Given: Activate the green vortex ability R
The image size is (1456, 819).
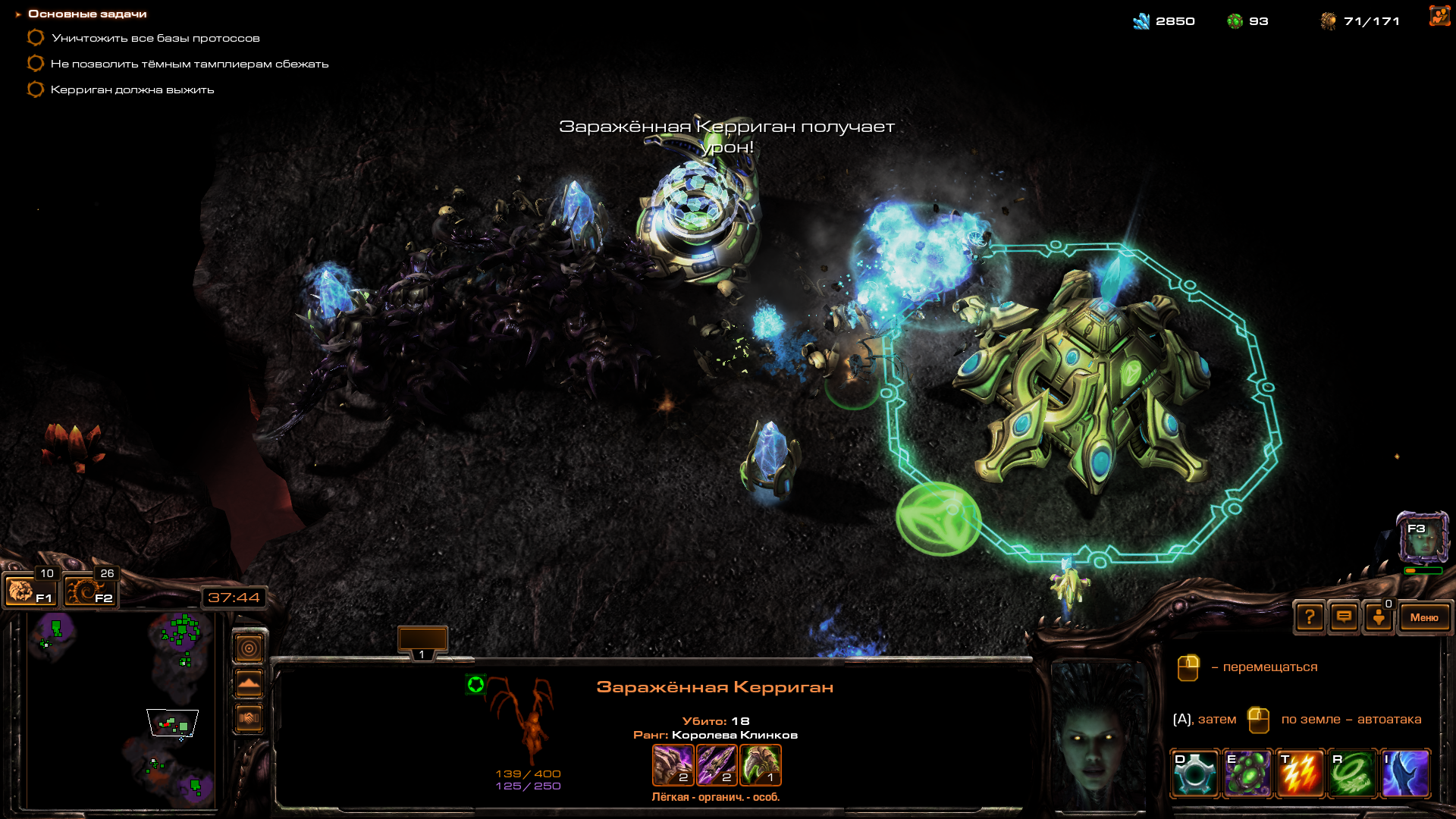Looking at the screenshot, I should (1353, 773).
